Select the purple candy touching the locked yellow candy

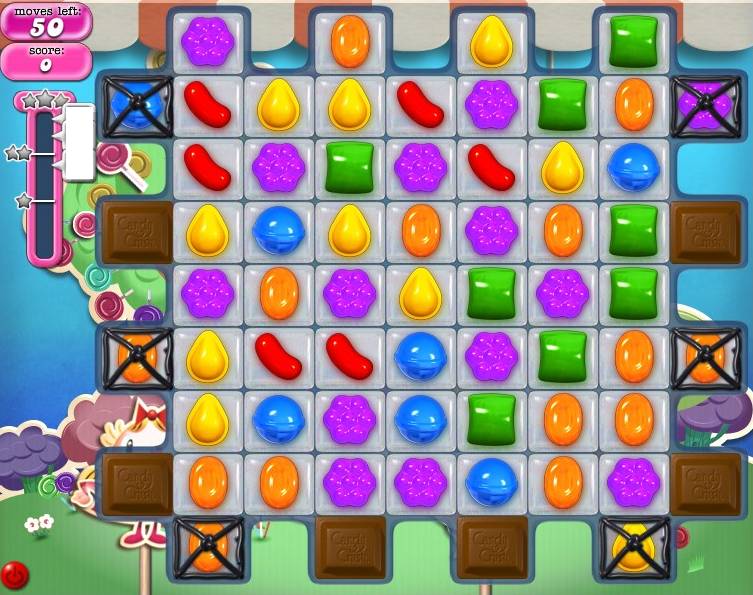coord(634,482)
